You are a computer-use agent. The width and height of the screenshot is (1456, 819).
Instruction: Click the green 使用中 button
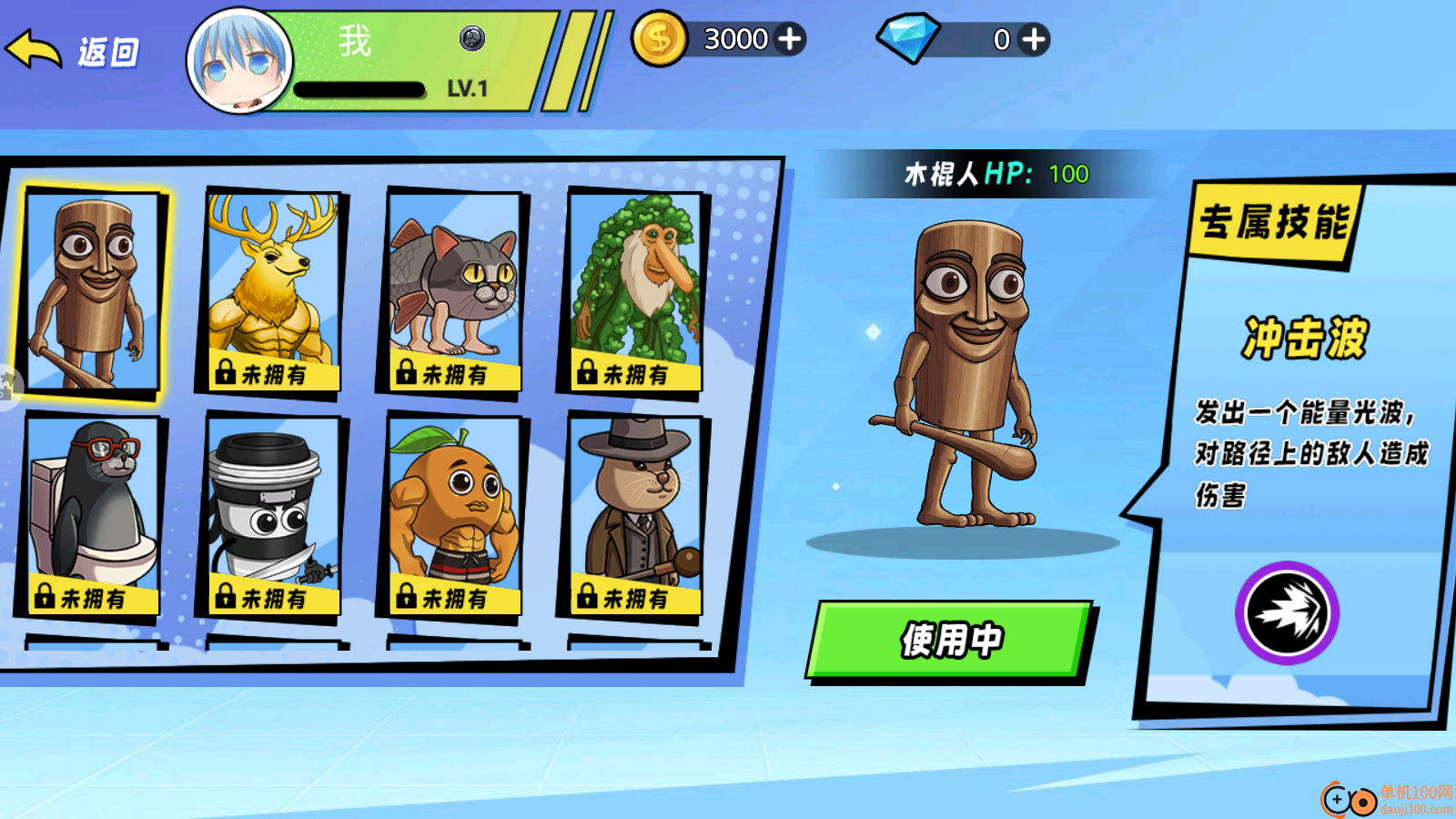tap(949, 640)
